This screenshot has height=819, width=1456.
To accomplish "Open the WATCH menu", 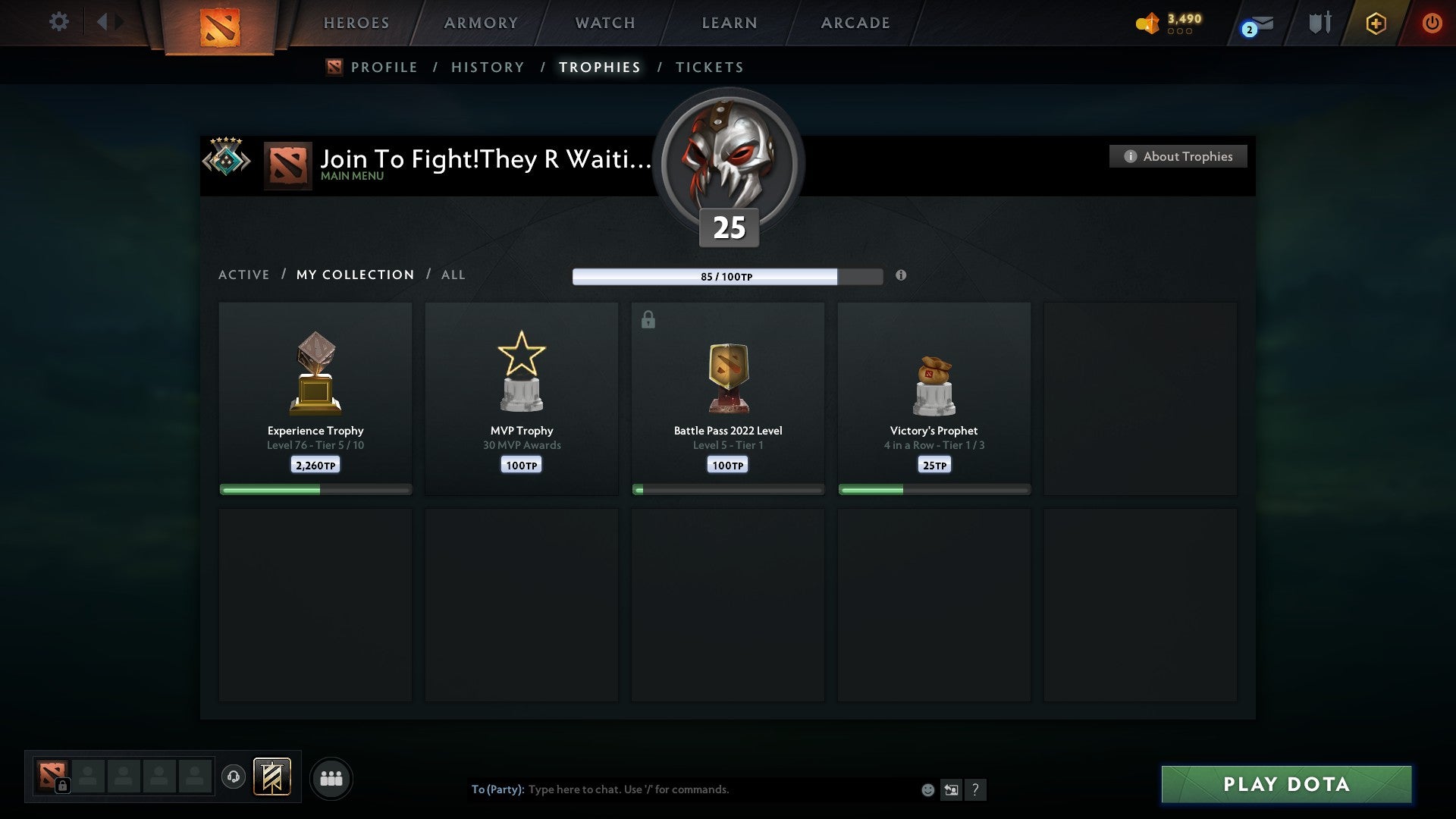I will [x=604, y=23].
